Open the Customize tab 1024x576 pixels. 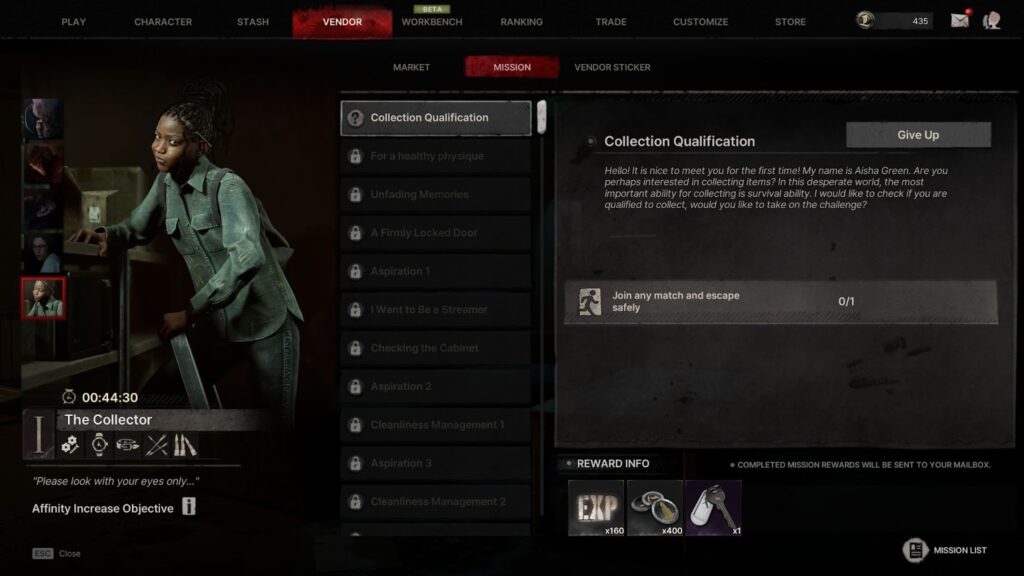coord(700,22)
